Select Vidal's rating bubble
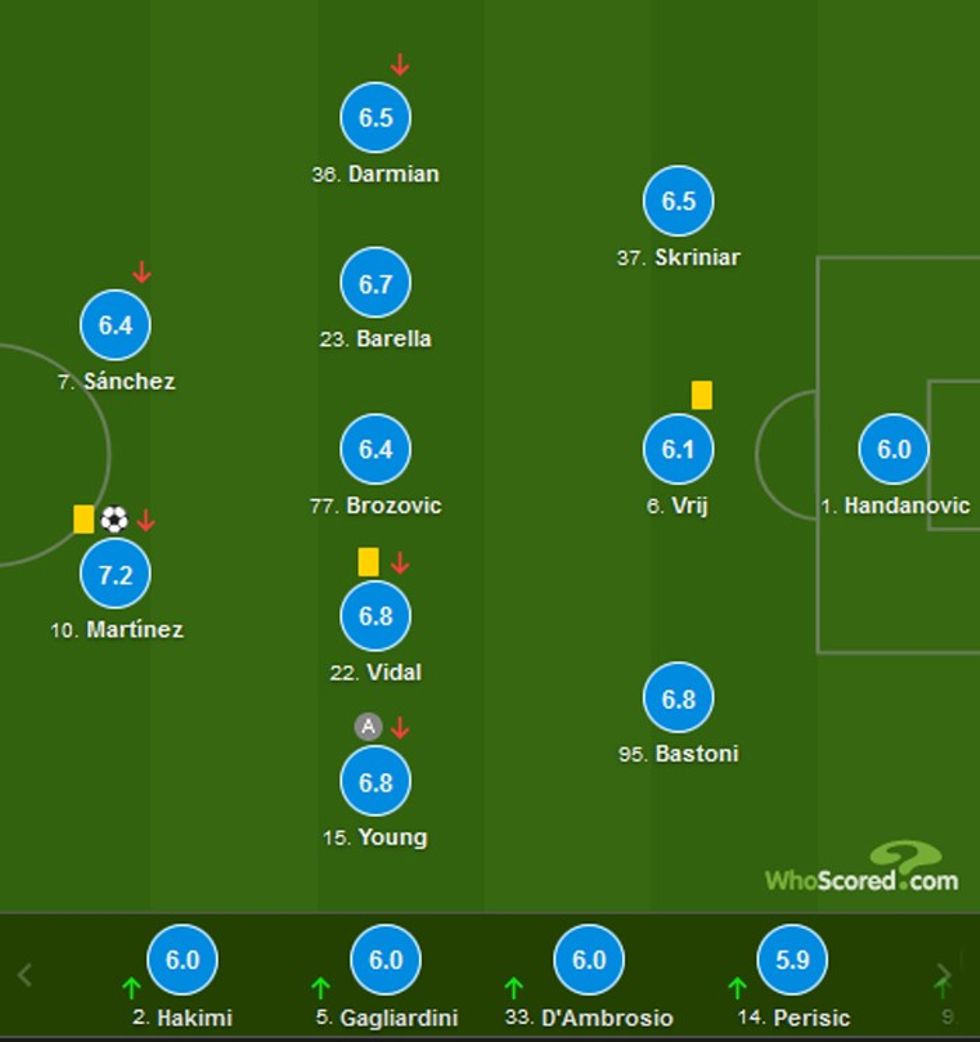980x1042 pixels. click(x=375, y=616)
